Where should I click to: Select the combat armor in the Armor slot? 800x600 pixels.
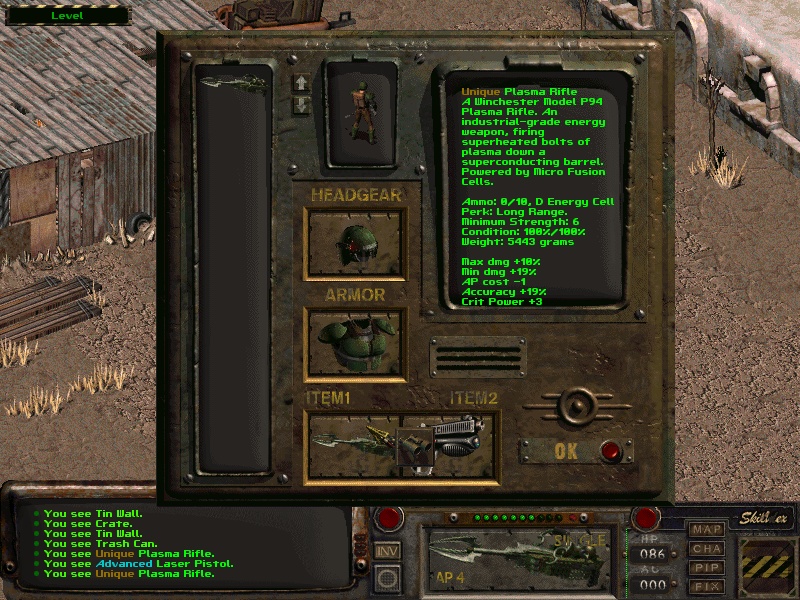(x=355, y=344)
